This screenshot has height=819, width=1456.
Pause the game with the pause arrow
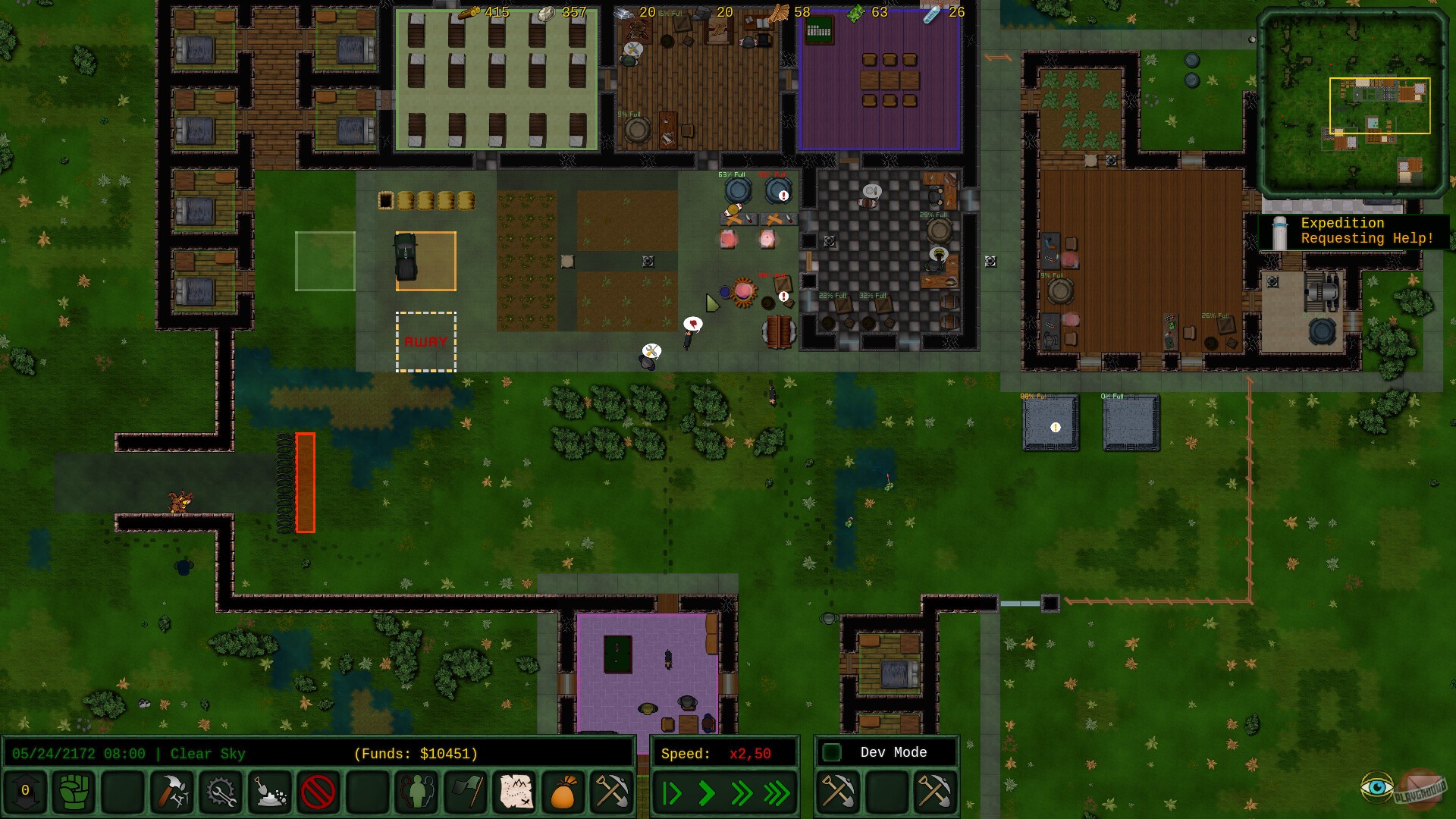672,792
